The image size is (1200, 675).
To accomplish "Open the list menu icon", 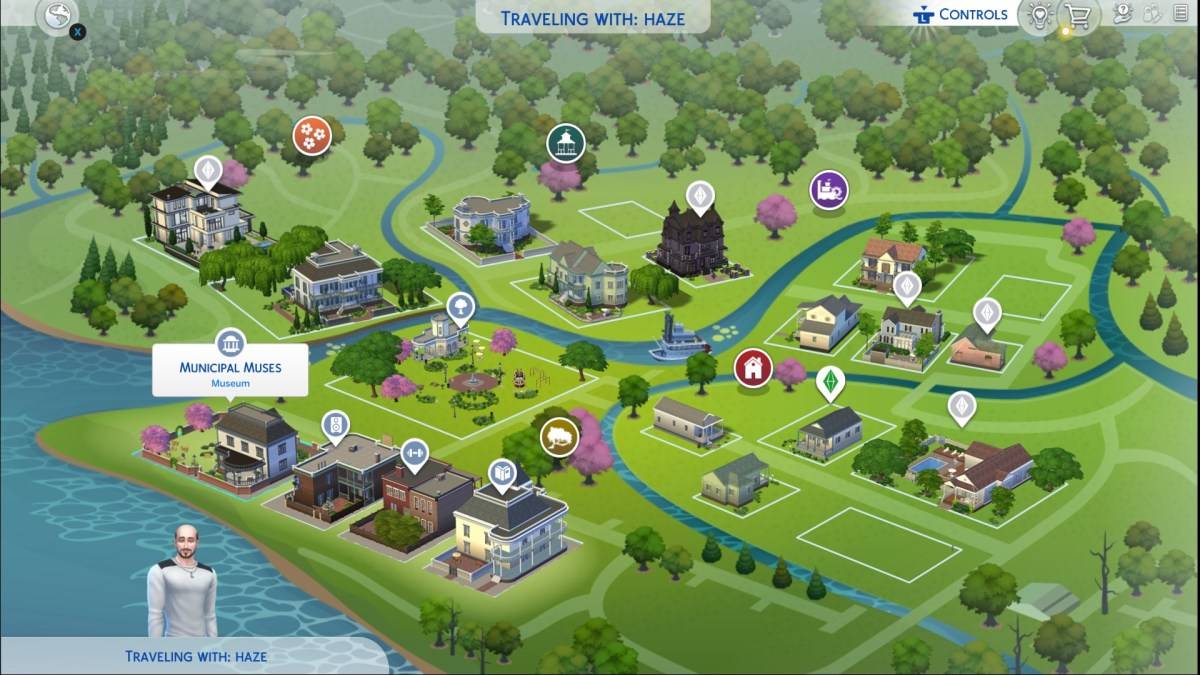I will click(1181, 14).
